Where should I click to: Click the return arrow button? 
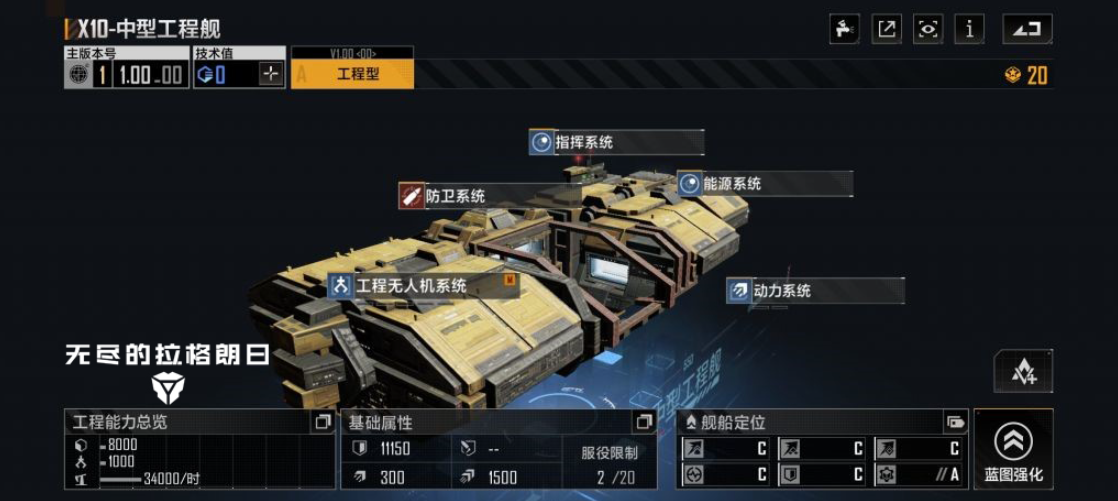click(1027, 29)
